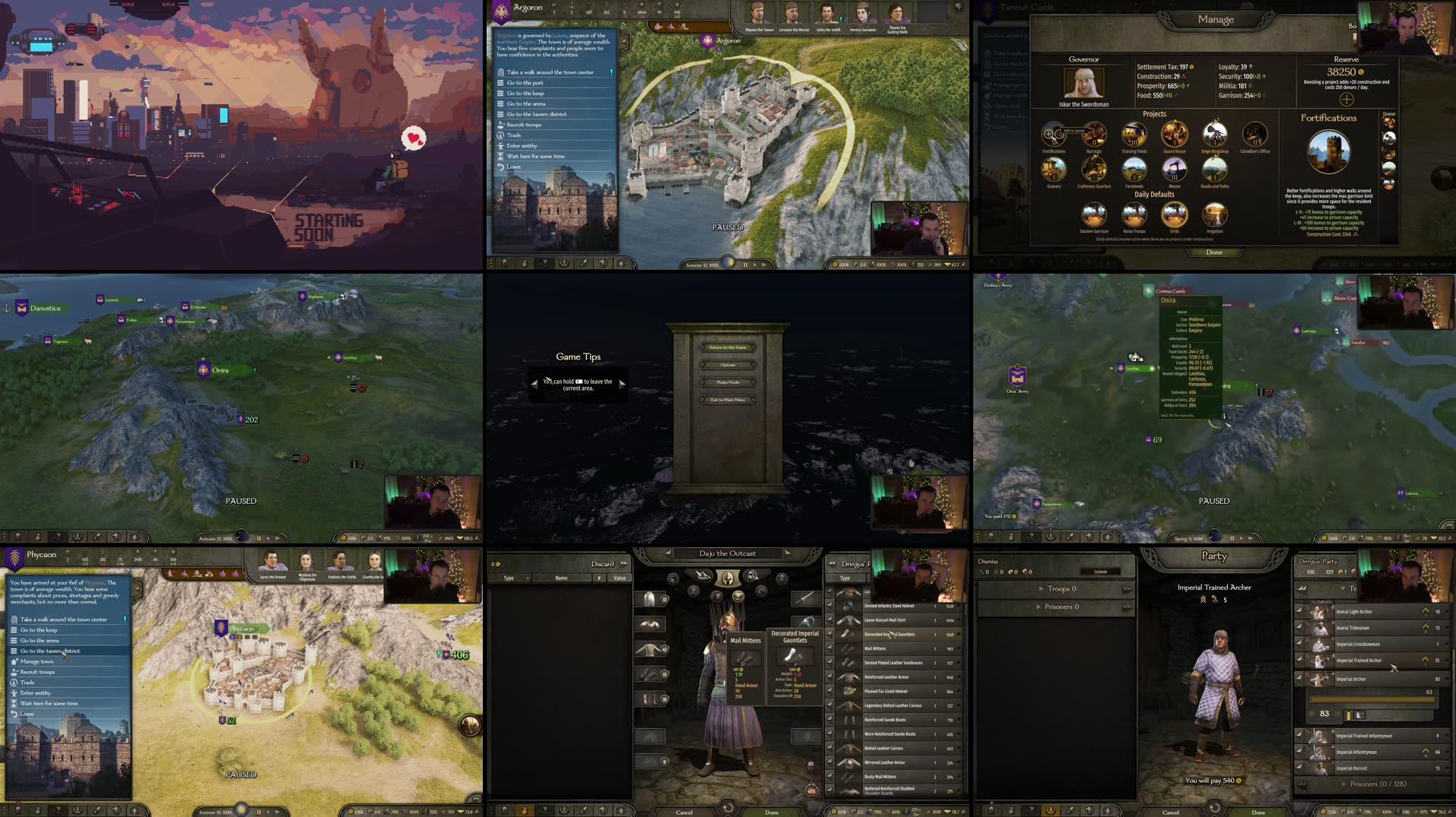Image resolution: width=1456 pixels, height=817 pixels.
Task: Toggle the checkbox beside Aserai Light Archer
Action: coord(1298,611)
